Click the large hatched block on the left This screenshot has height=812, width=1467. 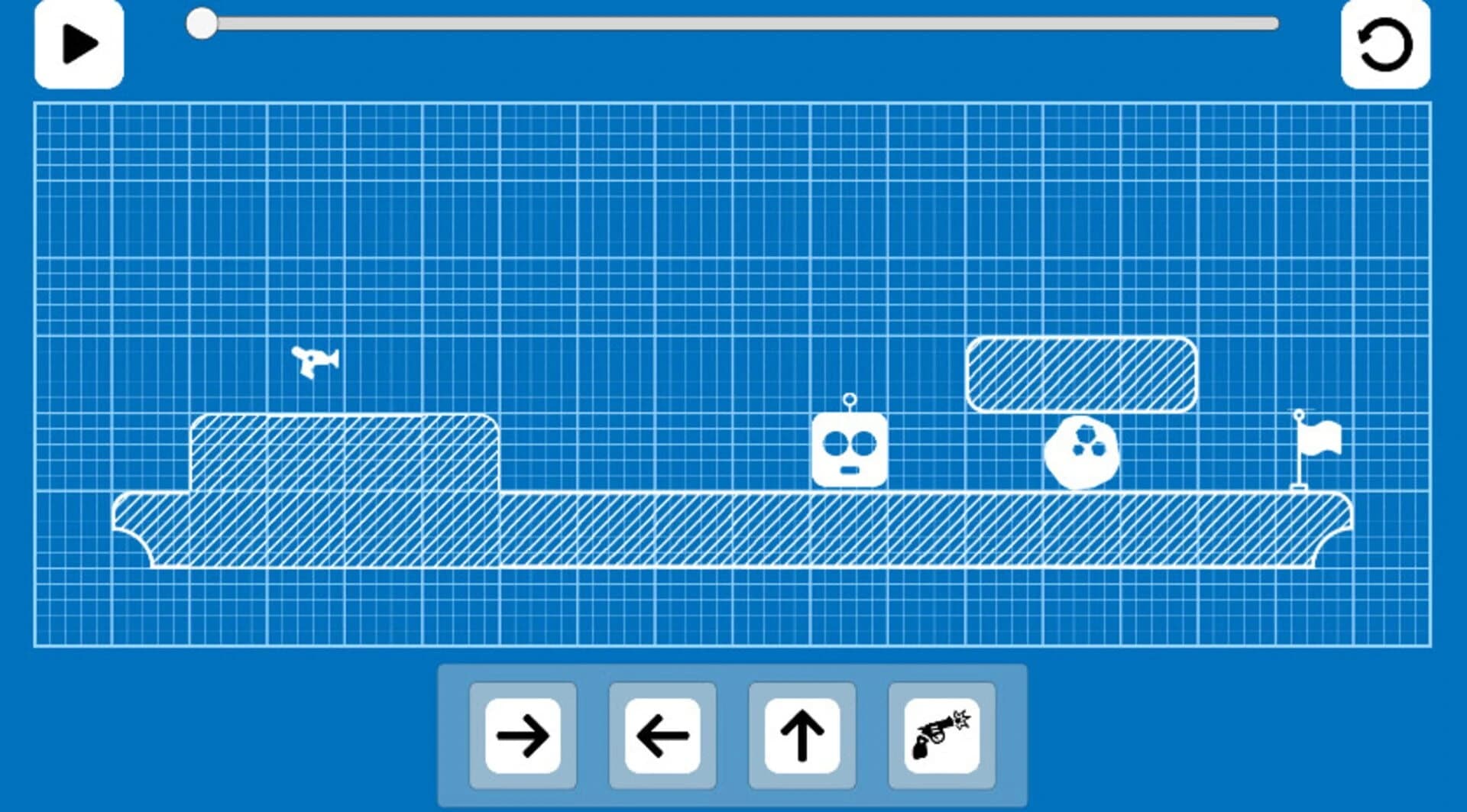coord(344,455)
